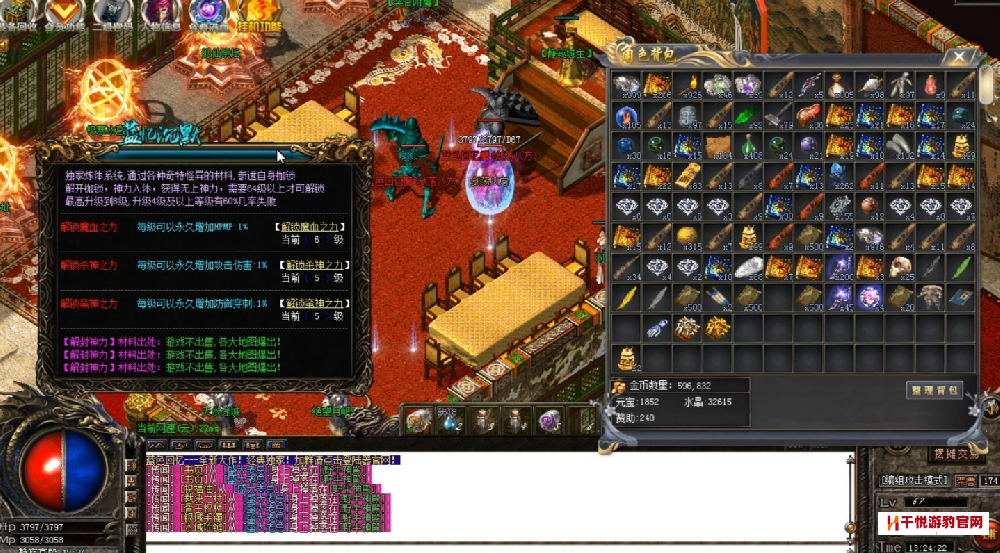The height and width of the screenshot is (553, 1000).
Task: Select the golden idol item in bottom row
Action: click(x=626, y=357)
